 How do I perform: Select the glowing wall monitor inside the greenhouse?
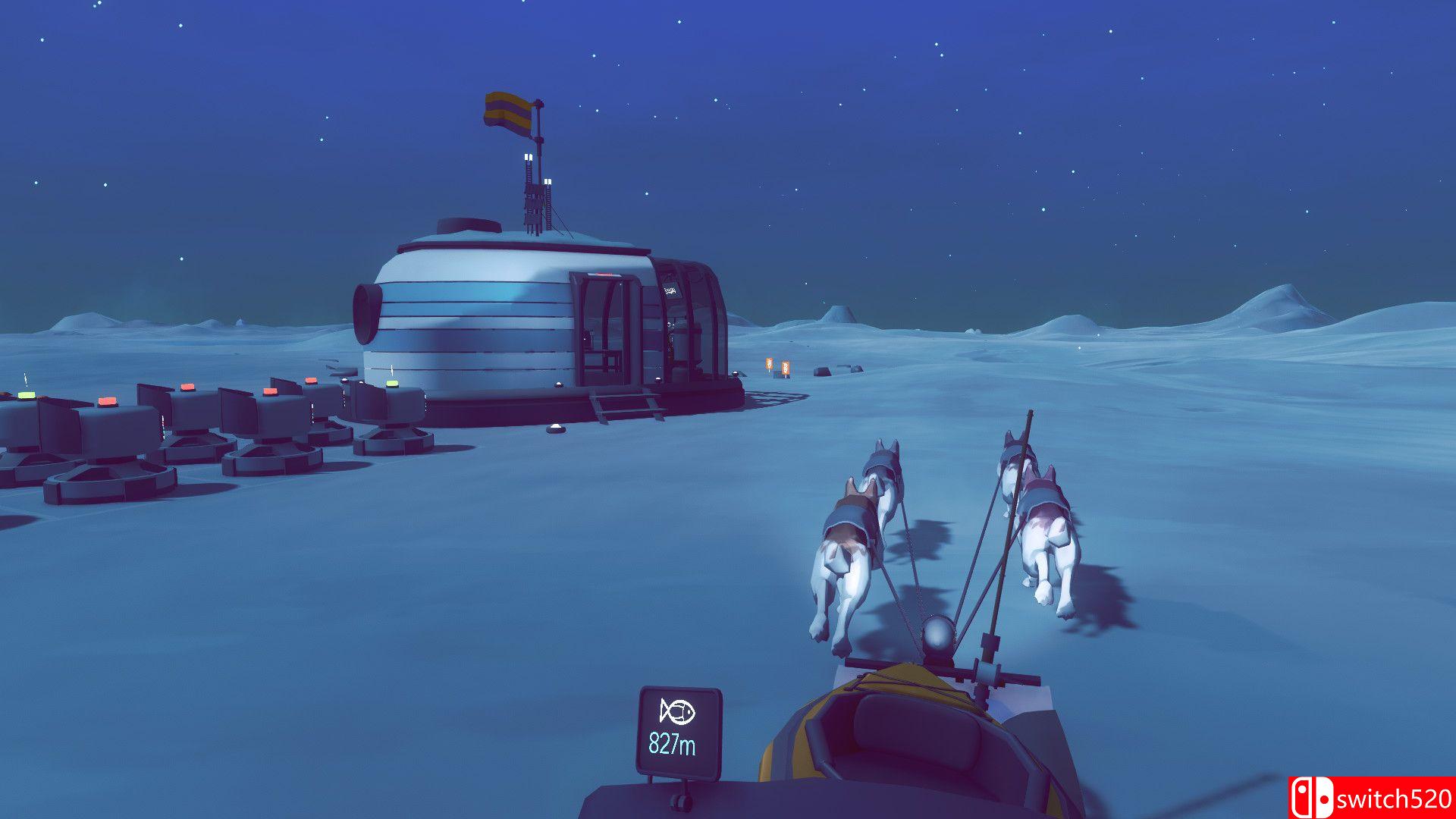pos(670,290)
